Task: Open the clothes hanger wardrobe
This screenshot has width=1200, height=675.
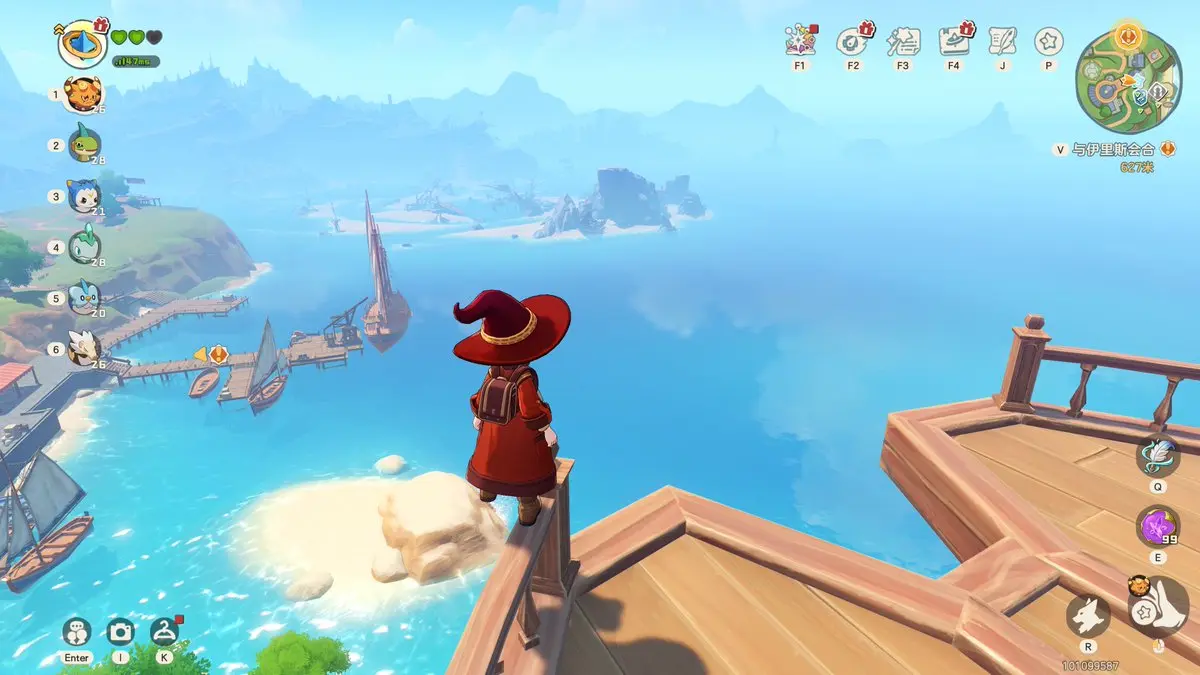Action: (164, 631)
